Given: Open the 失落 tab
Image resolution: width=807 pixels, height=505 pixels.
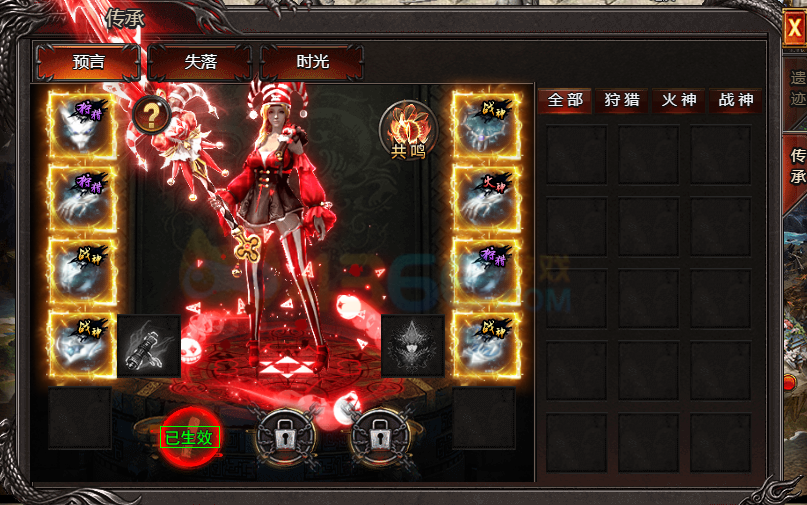Looking at the screenshot, I should [199, 62].
